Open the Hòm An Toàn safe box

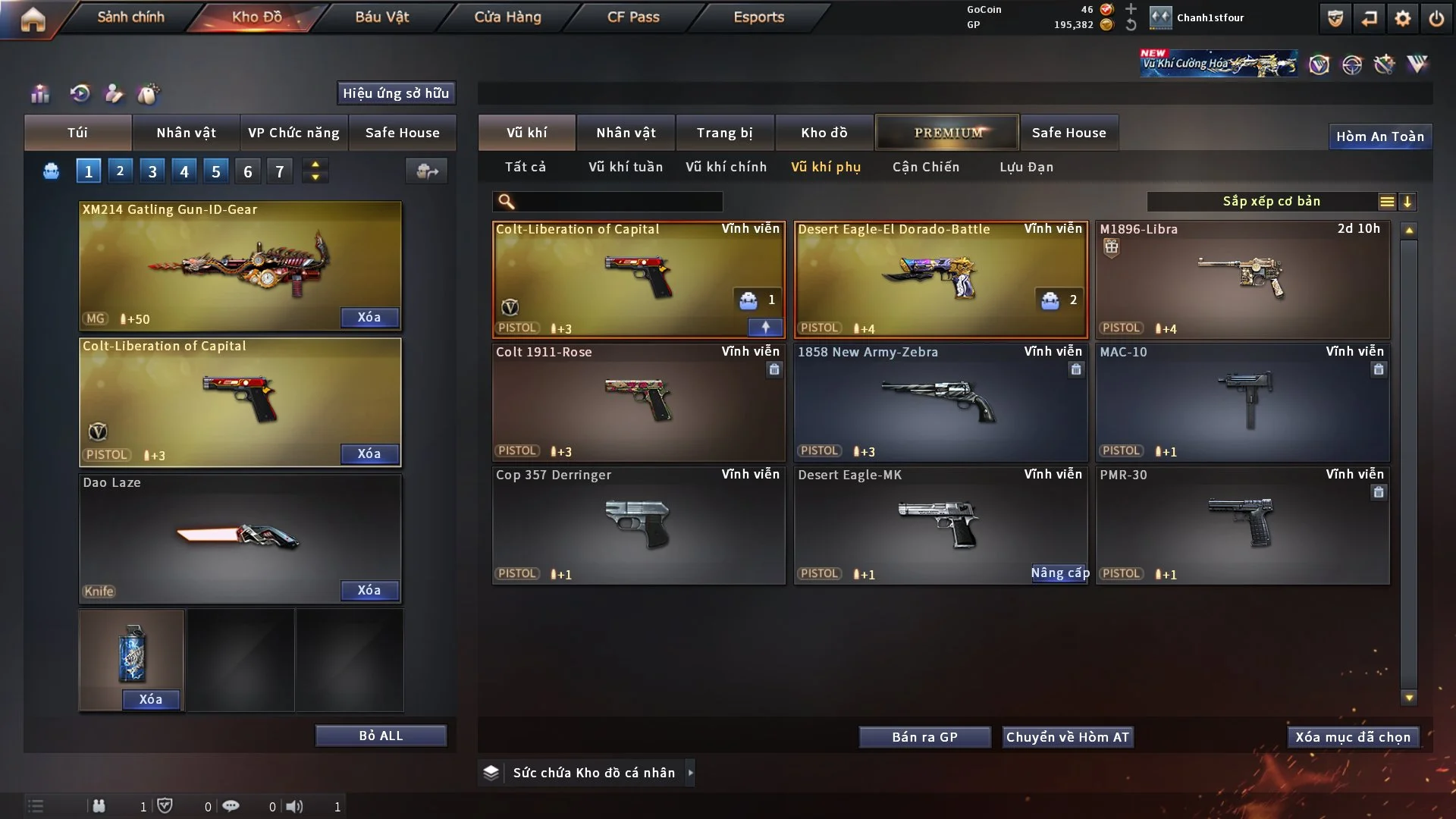1379,136
